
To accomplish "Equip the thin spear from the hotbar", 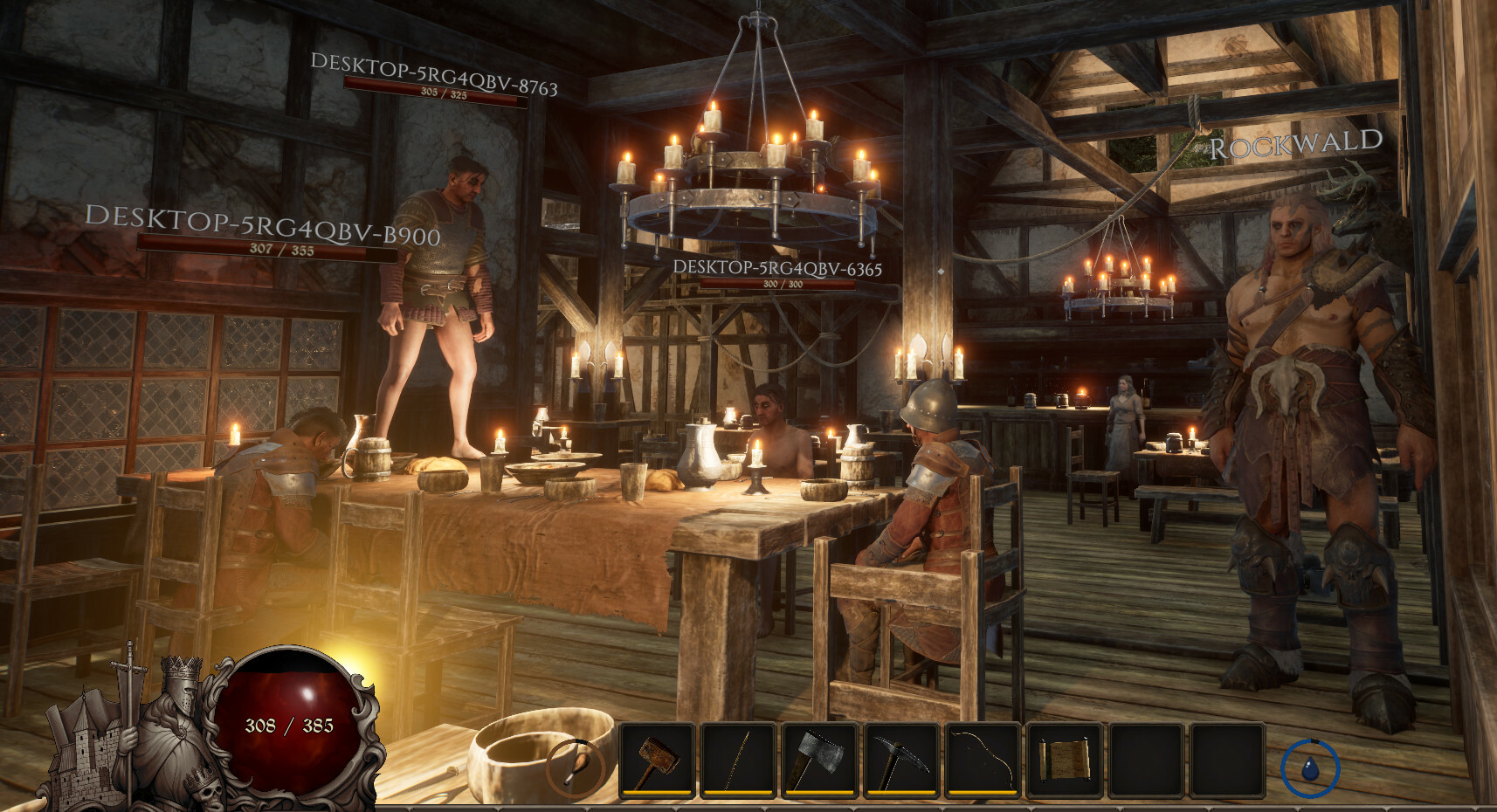I will (738, 760).
